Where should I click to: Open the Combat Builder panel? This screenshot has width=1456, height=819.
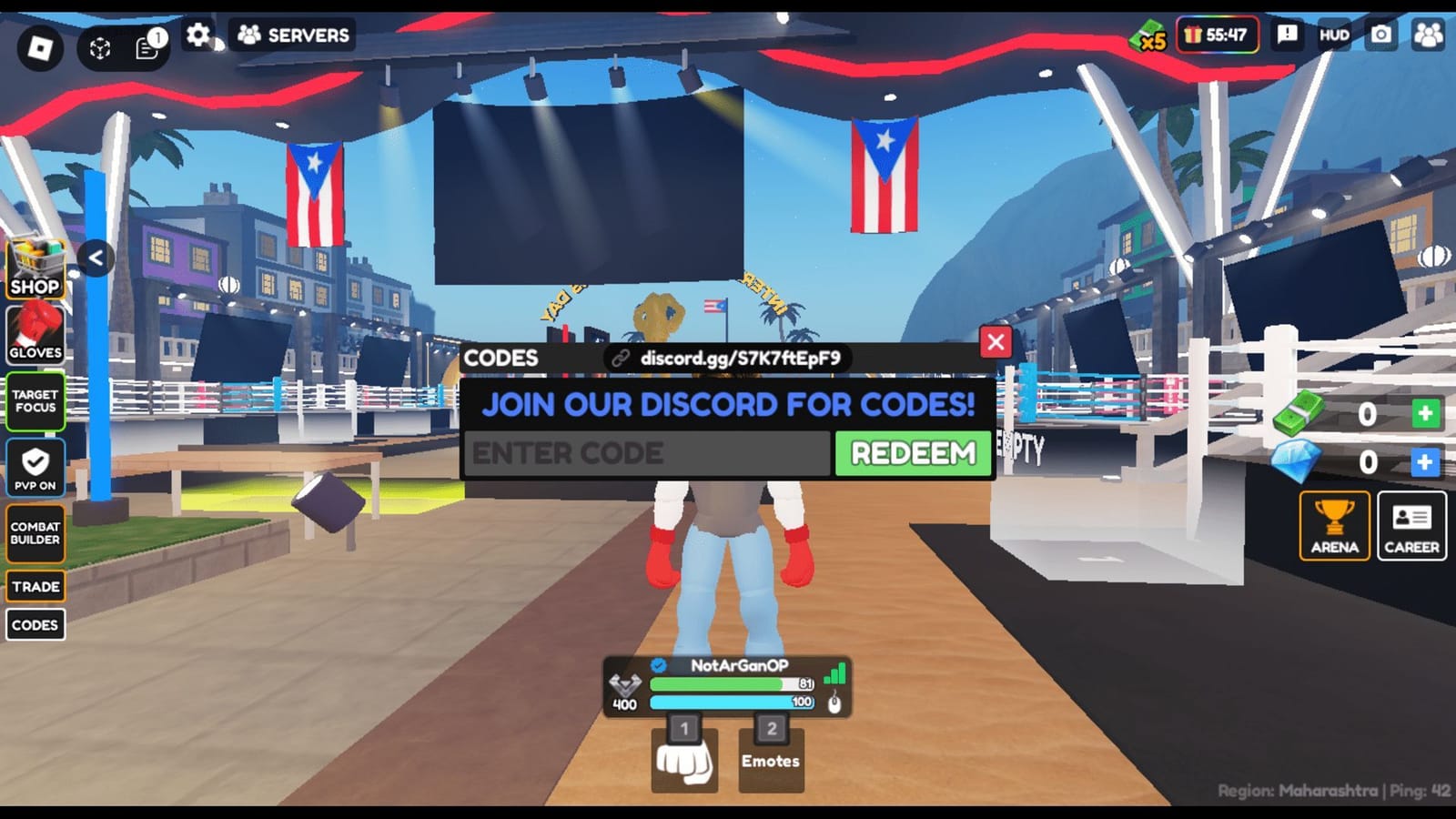coord(35,531)
